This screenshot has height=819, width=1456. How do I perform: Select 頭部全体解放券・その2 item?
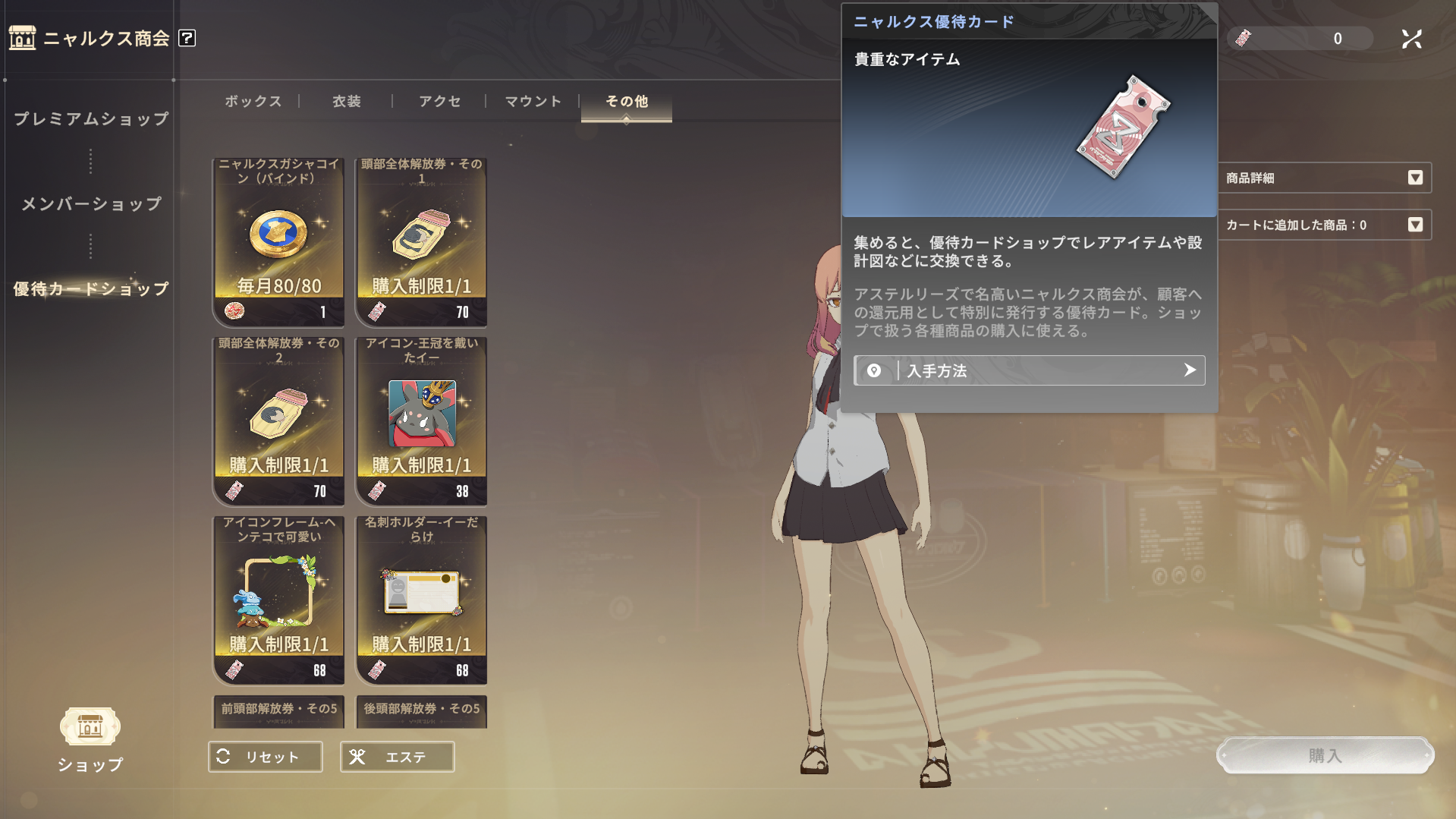coord(278,421)
